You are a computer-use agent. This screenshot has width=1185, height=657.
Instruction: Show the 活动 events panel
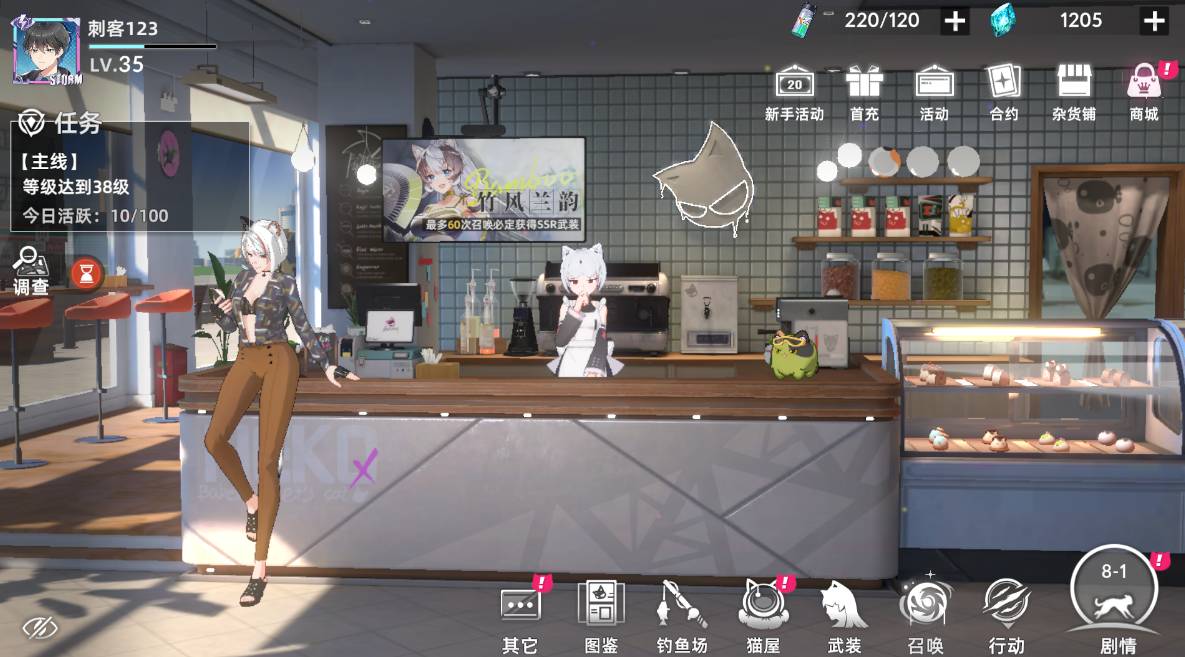tap(934, 92)
